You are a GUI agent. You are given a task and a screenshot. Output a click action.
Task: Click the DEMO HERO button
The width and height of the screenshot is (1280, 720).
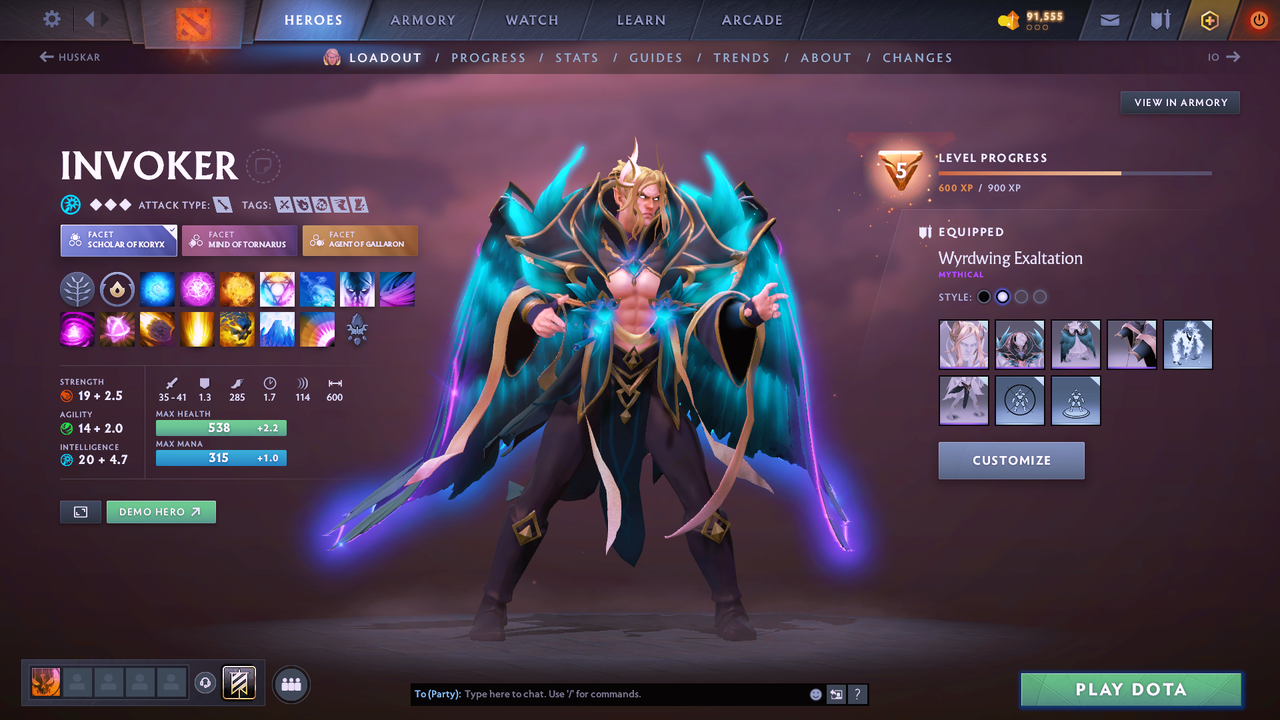point(161,511)
